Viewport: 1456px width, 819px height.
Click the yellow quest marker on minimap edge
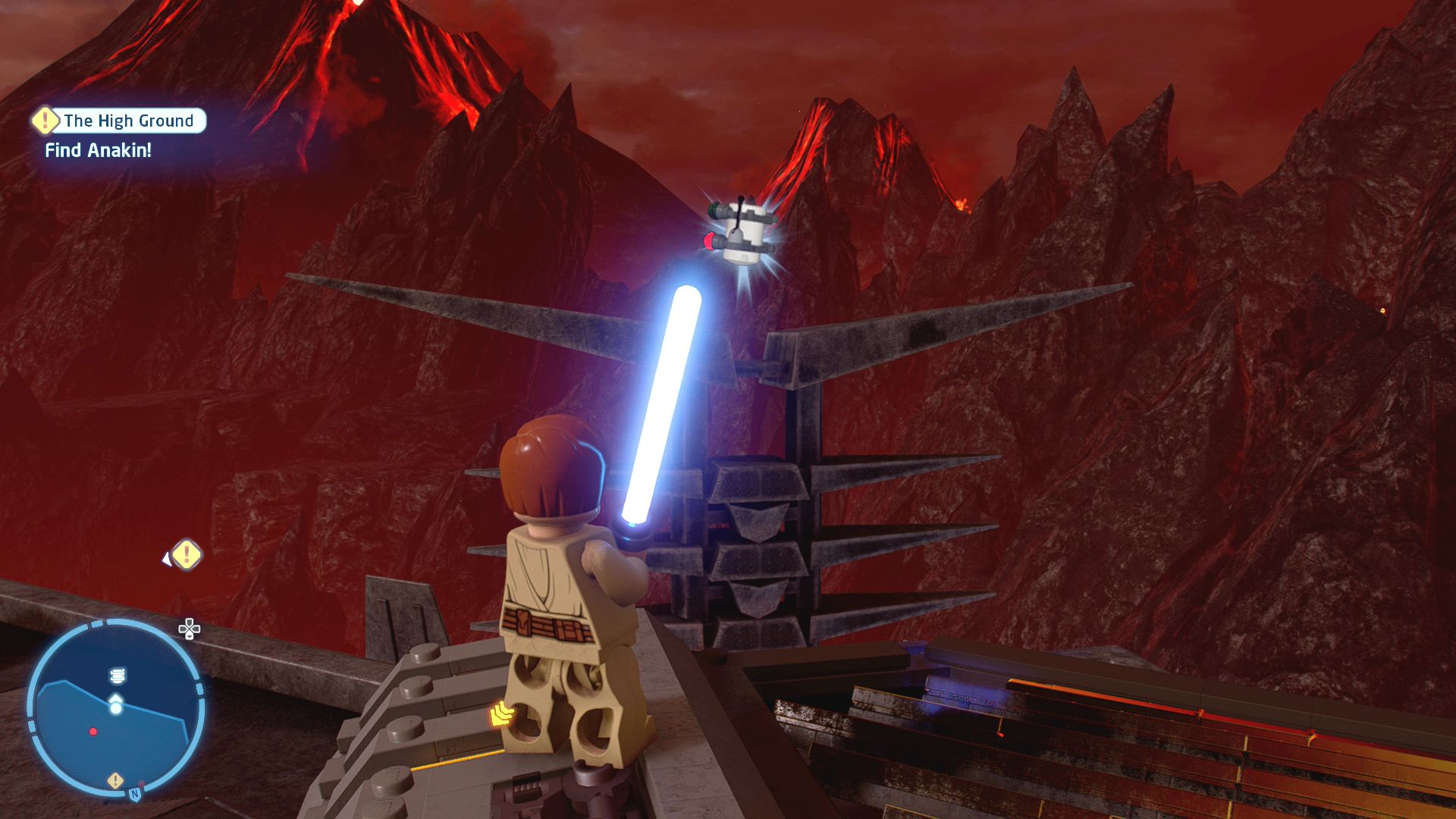point(115,780)
